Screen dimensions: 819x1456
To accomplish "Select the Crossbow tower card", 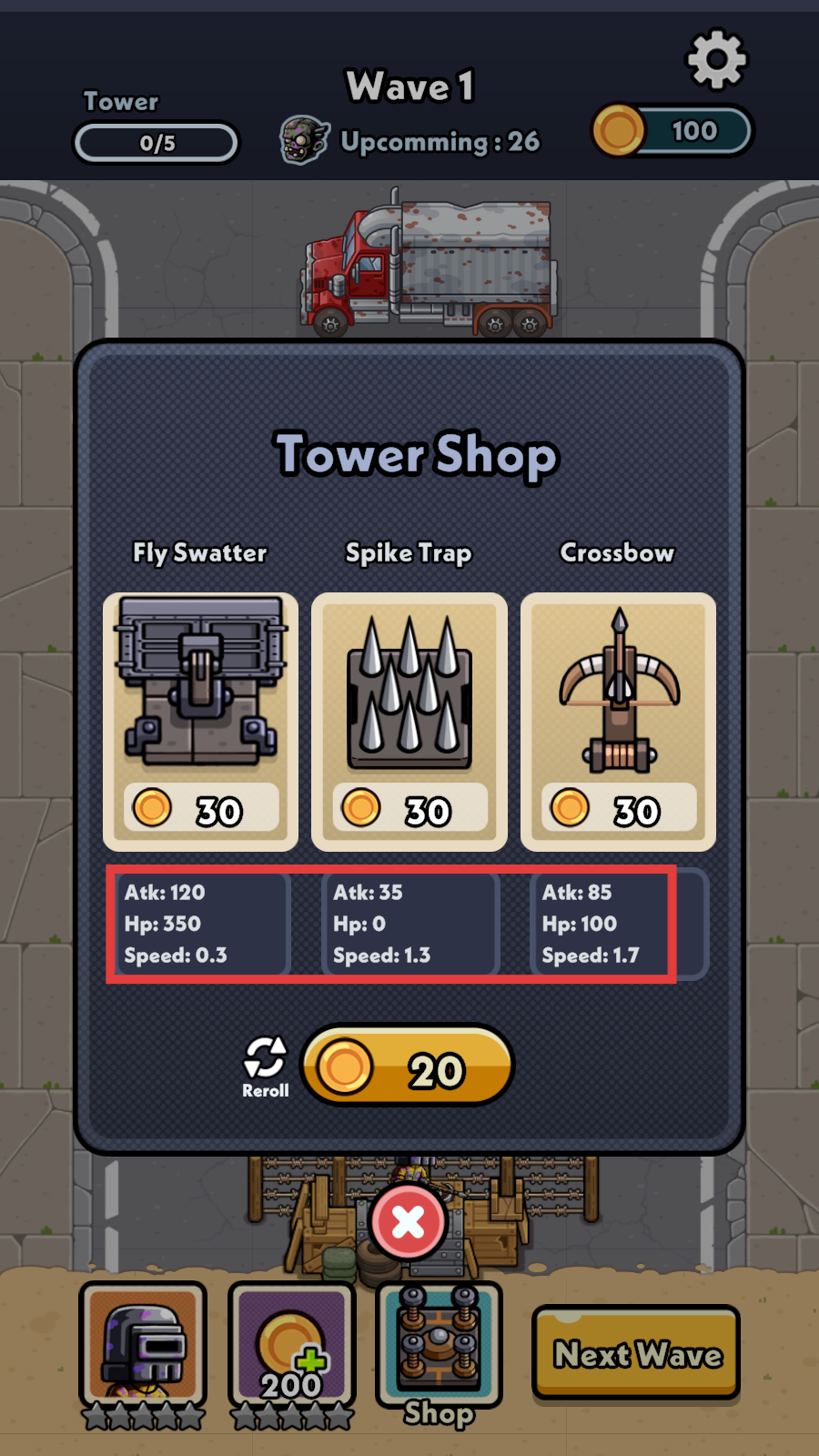I will (x=618, y=721).
